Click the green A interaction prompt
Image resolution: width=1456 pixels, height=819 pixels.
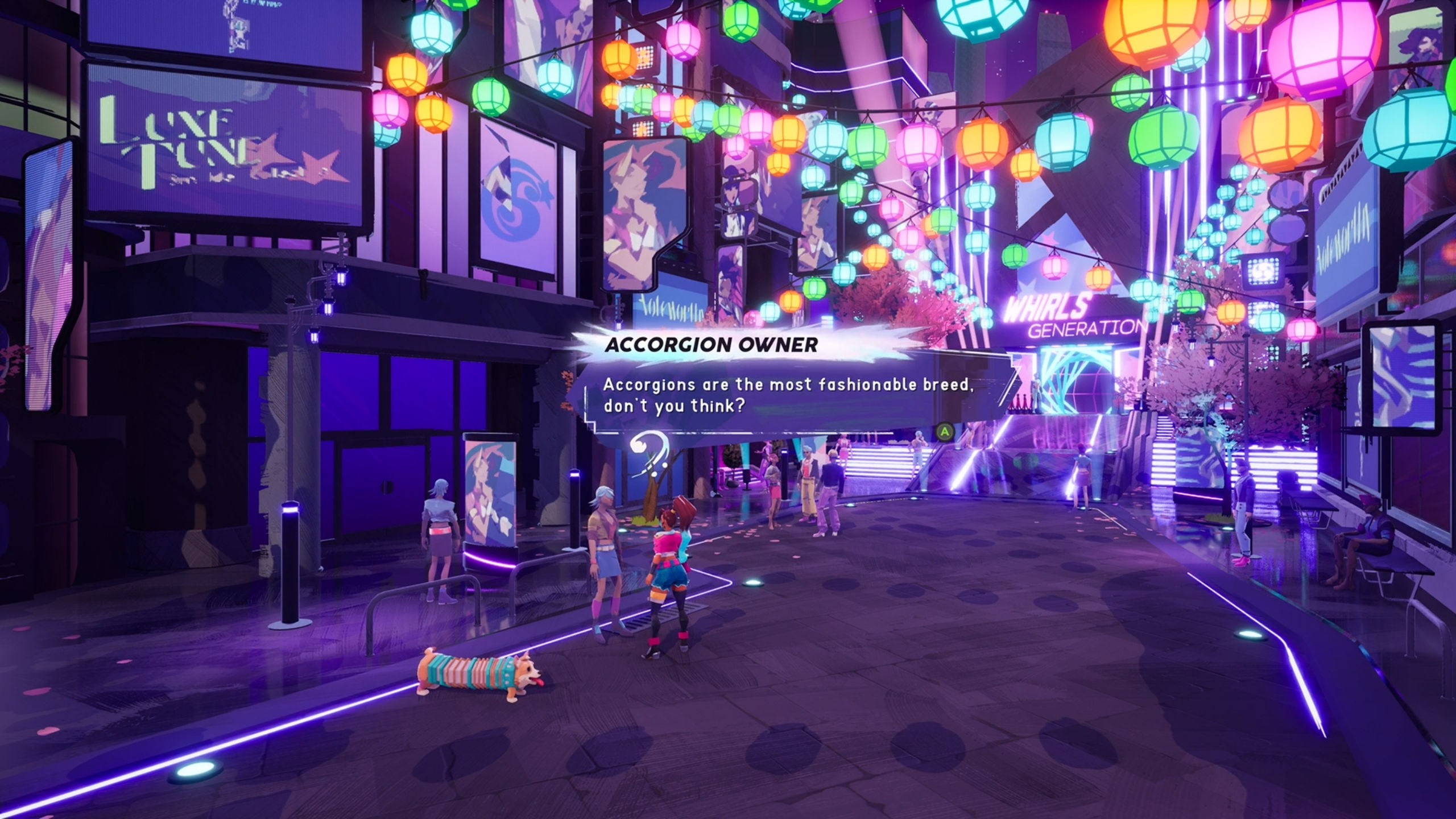(945, 432)
